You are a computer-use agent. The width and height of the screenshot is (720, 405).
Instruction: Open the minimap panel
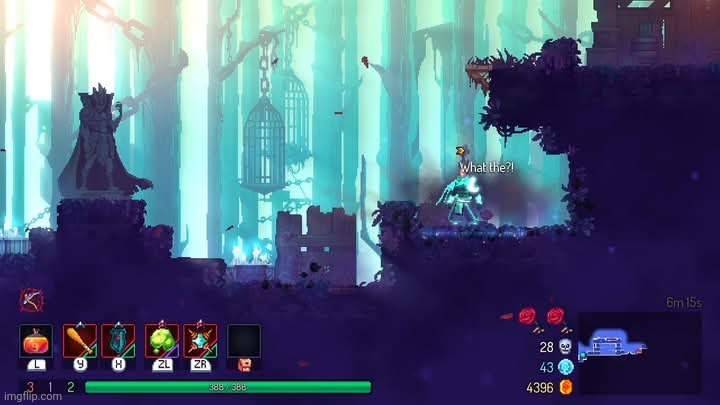640,352
